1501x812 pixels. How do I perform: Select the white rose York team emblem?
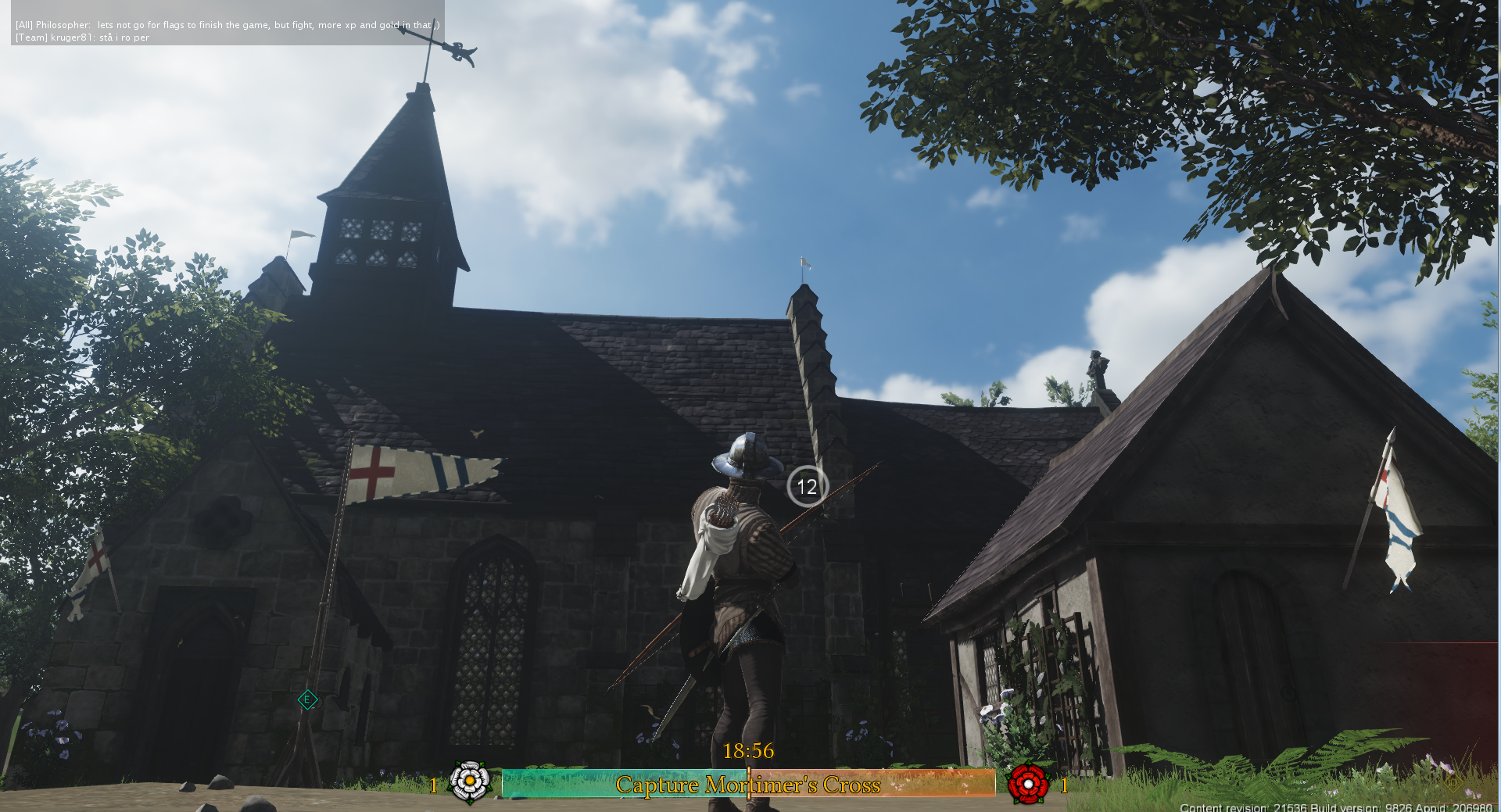point(470,782)
